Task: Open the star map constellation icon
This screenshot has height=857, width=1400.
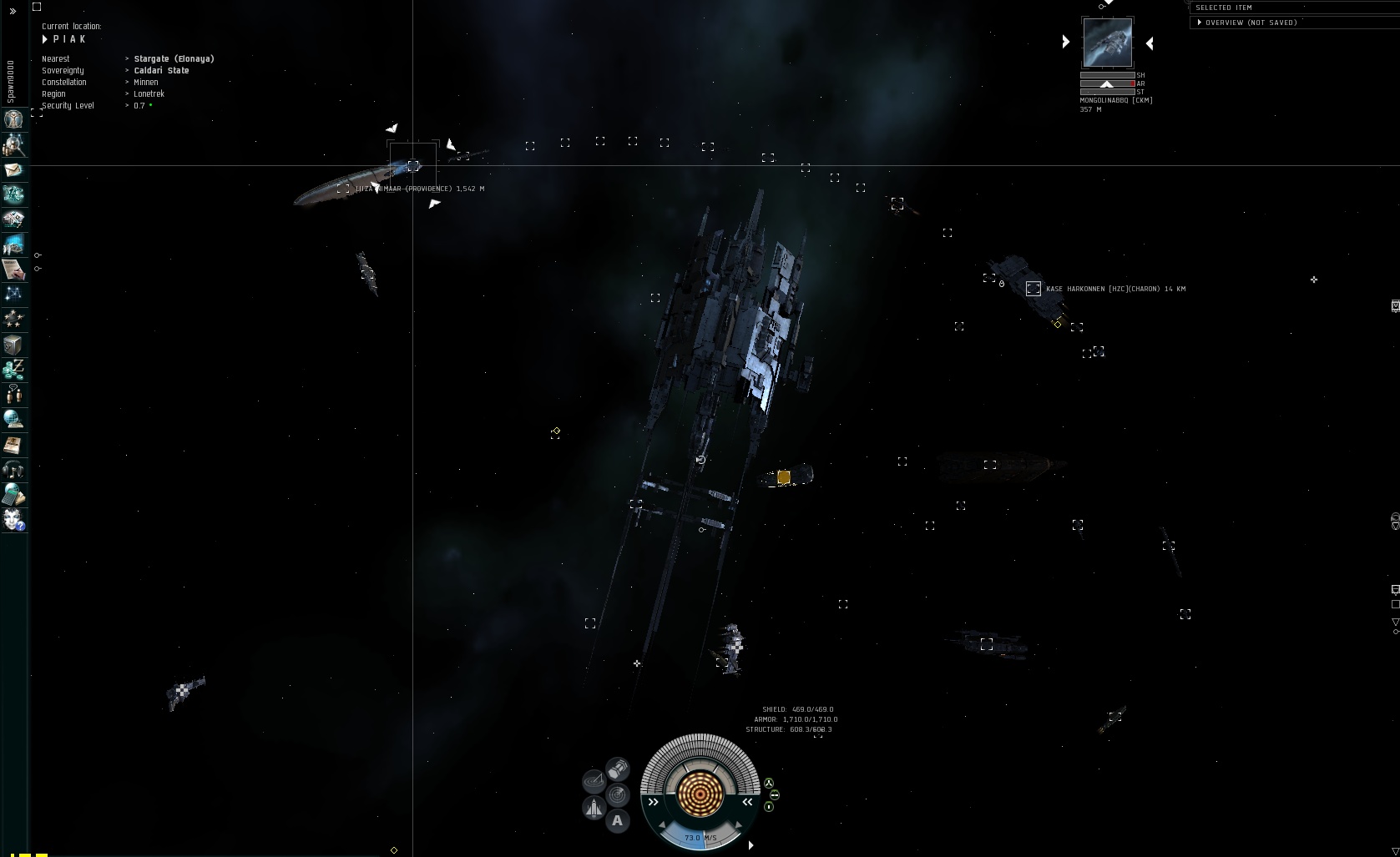Action: [13, 294]
